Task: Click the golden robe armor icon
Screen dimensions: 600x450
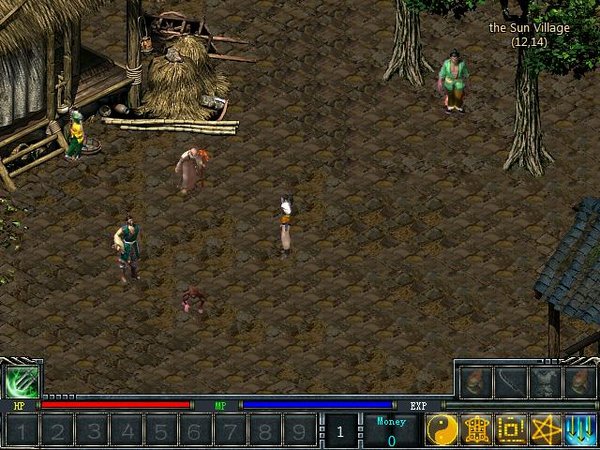Action: [x=476, y=429]
